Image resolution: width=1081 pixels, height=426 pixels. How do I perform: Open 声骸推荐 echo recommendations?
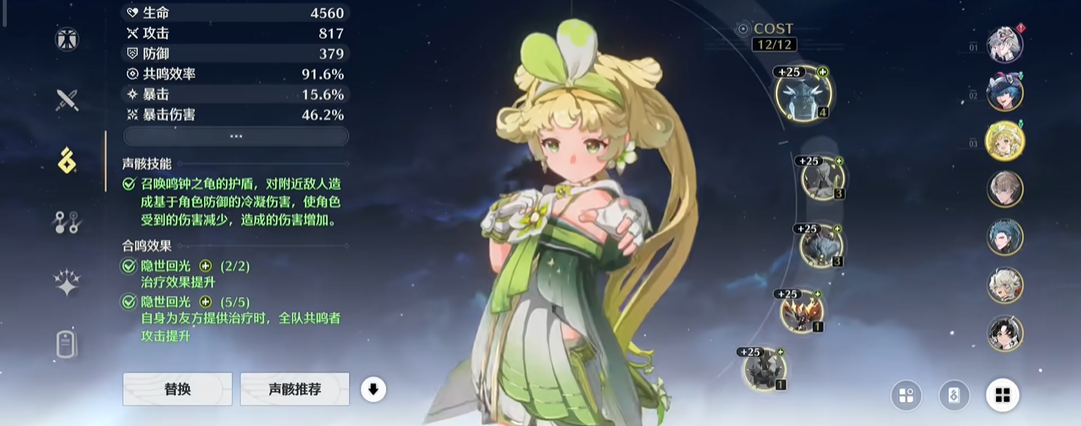point(295,389)
